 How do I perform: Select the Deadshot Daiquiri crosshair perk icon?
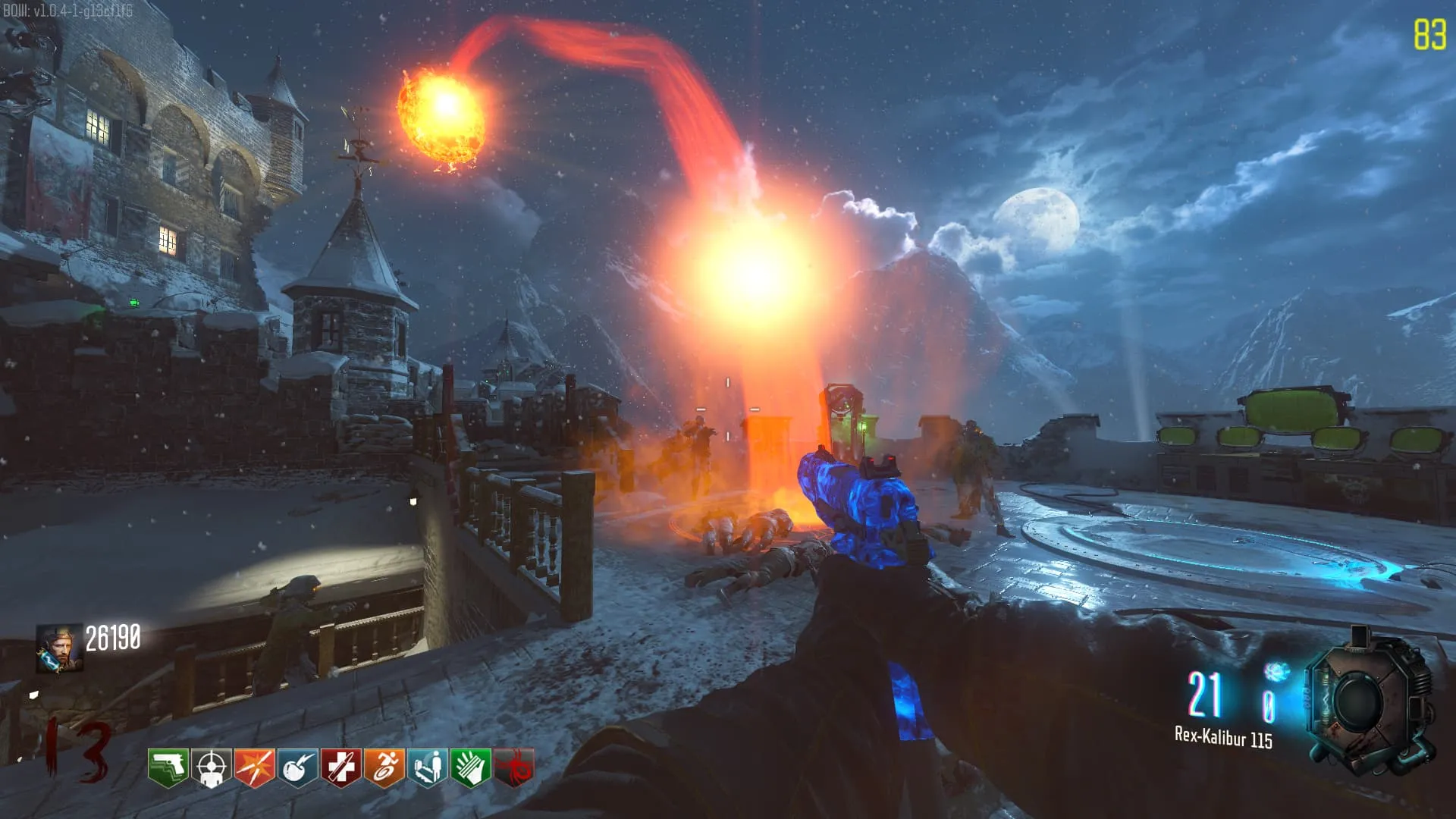[211, 767]
